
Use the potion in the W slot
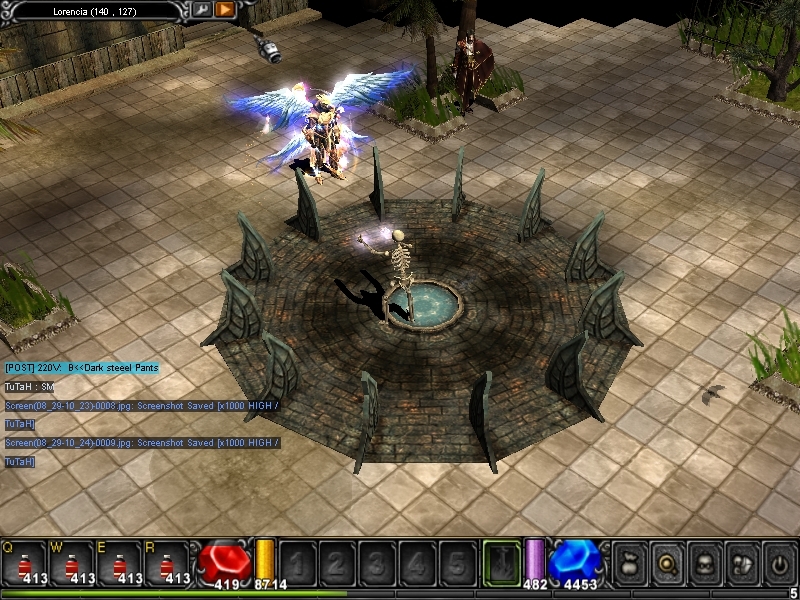[72, 562]
